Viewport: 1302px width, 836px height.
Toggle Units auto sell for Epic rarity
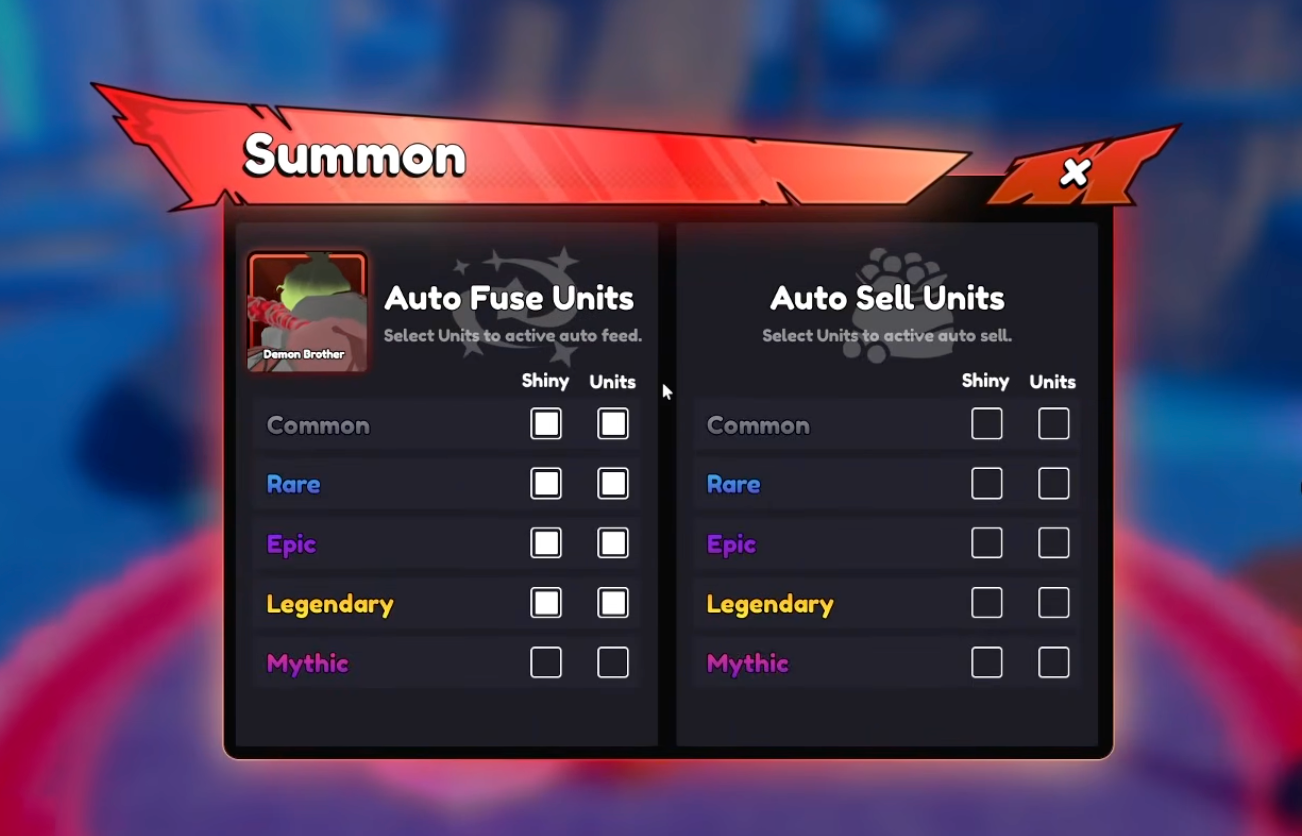click(x=1052, y=543)
